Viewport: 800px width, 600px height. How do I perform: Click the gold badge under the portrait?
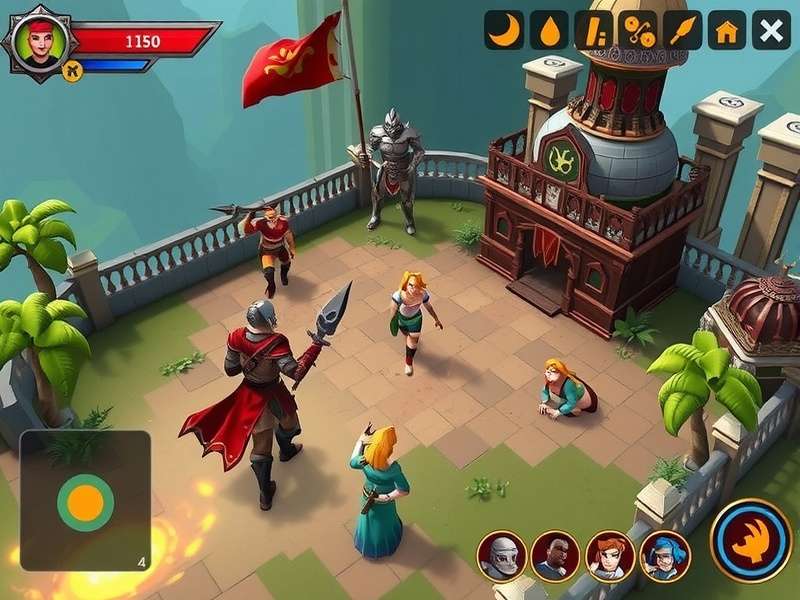(71, 69)
